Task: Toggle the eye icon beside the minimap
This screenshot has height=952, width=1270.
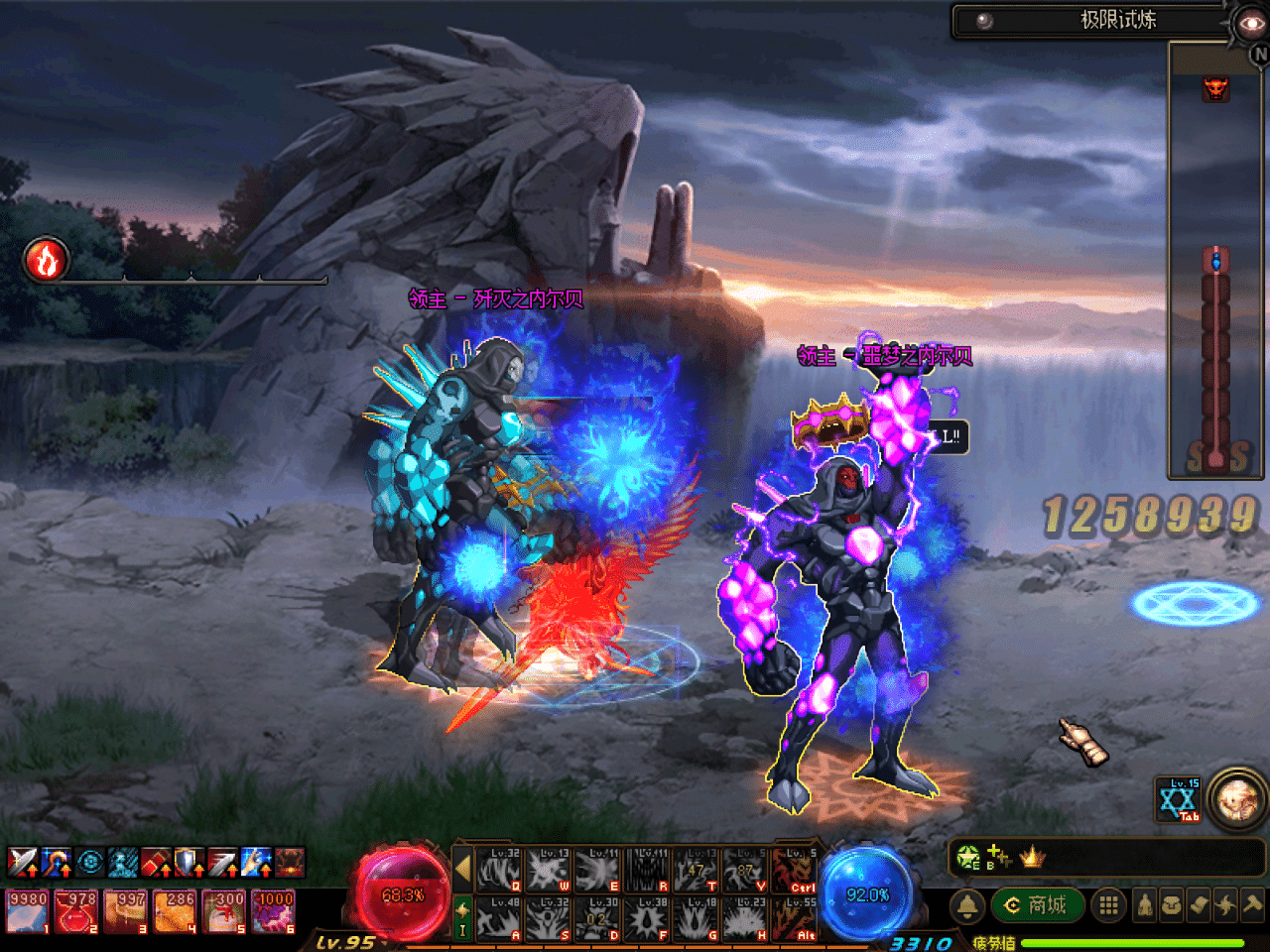Action: tap(1249, 24)
